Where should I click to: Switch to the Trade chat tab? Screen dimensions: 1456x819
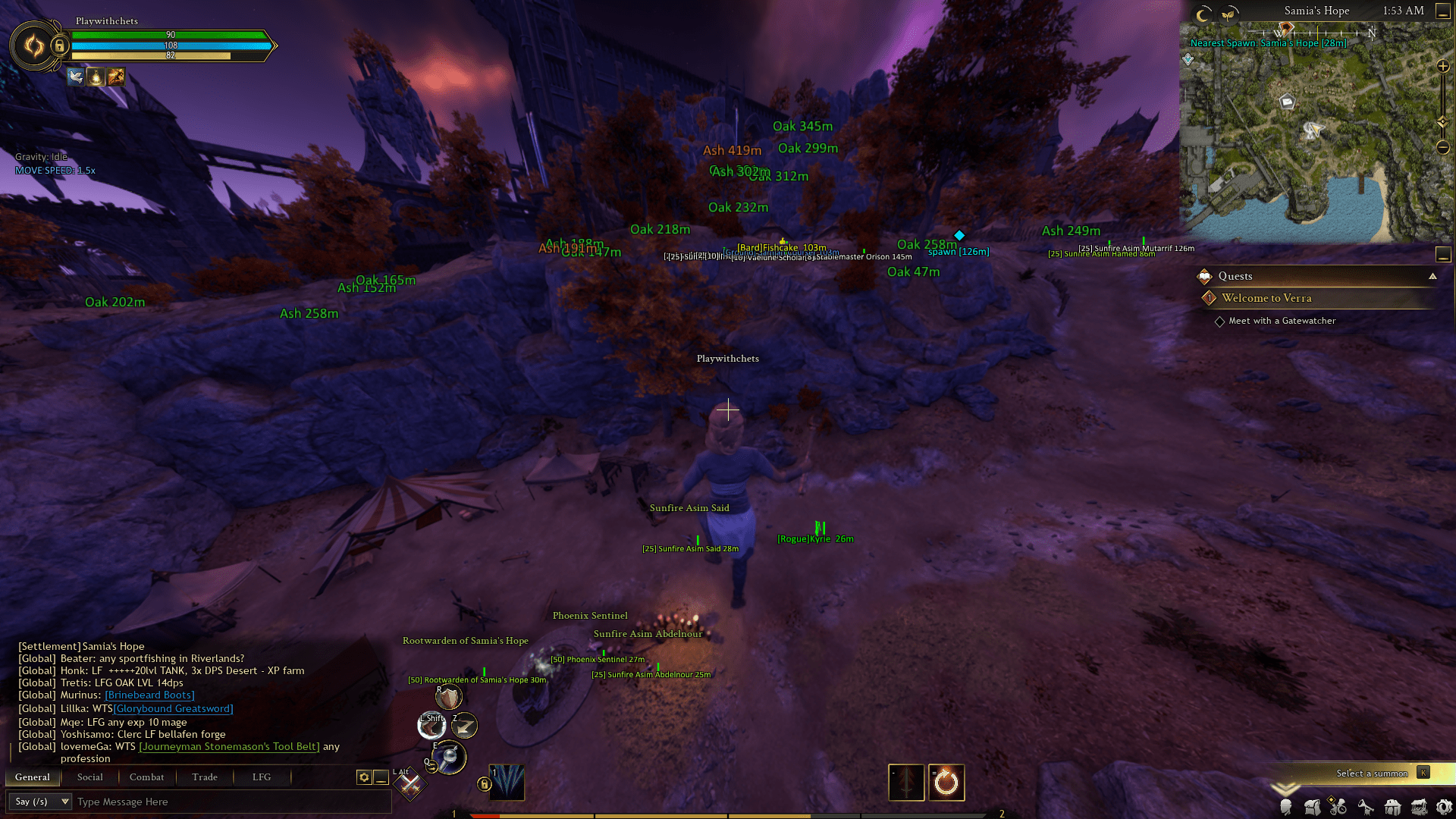point(204,777)
